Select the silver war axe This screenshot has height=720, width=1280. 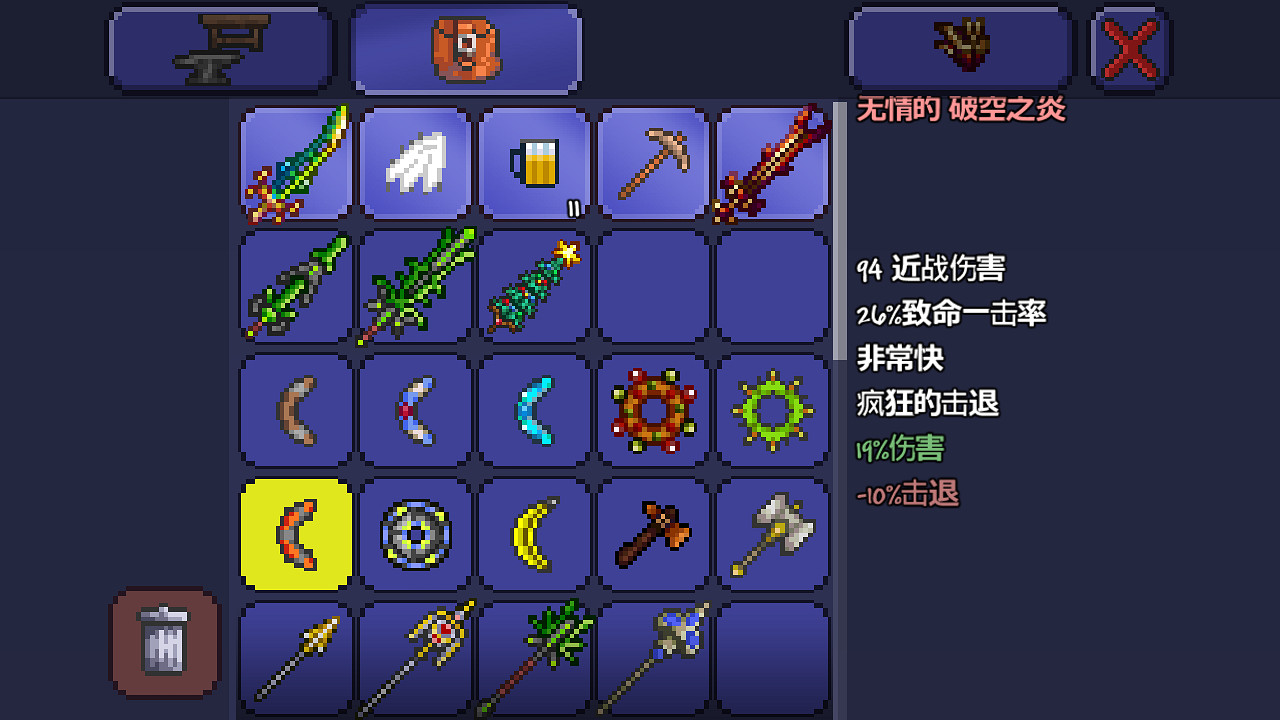click(772, 533)
